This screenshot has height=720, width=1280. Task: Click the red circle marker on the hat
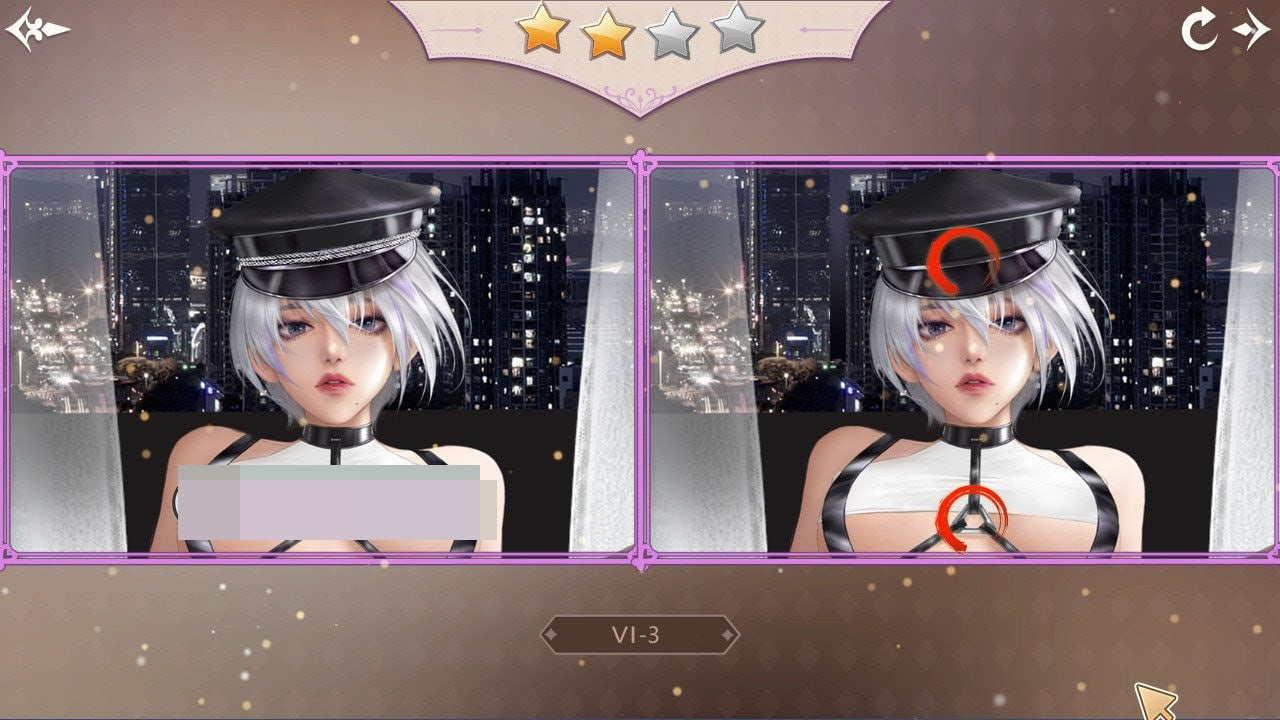963,259
